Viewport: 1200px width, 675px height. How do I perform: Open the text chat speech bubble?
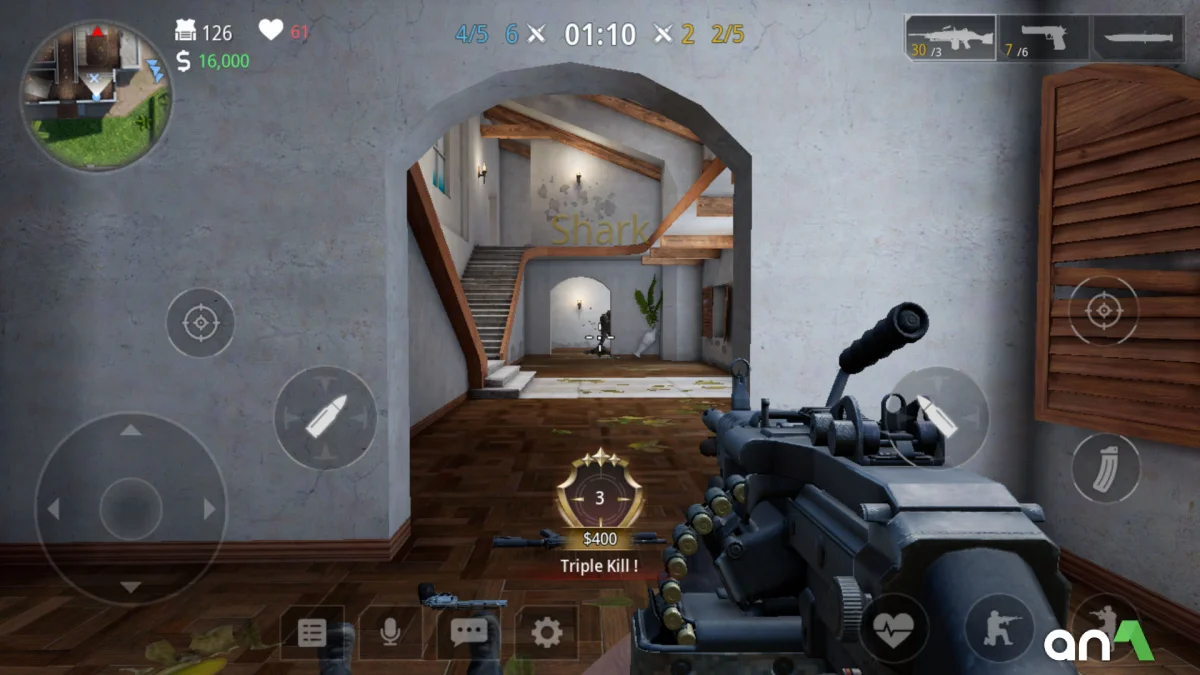[x=468, y=632]
